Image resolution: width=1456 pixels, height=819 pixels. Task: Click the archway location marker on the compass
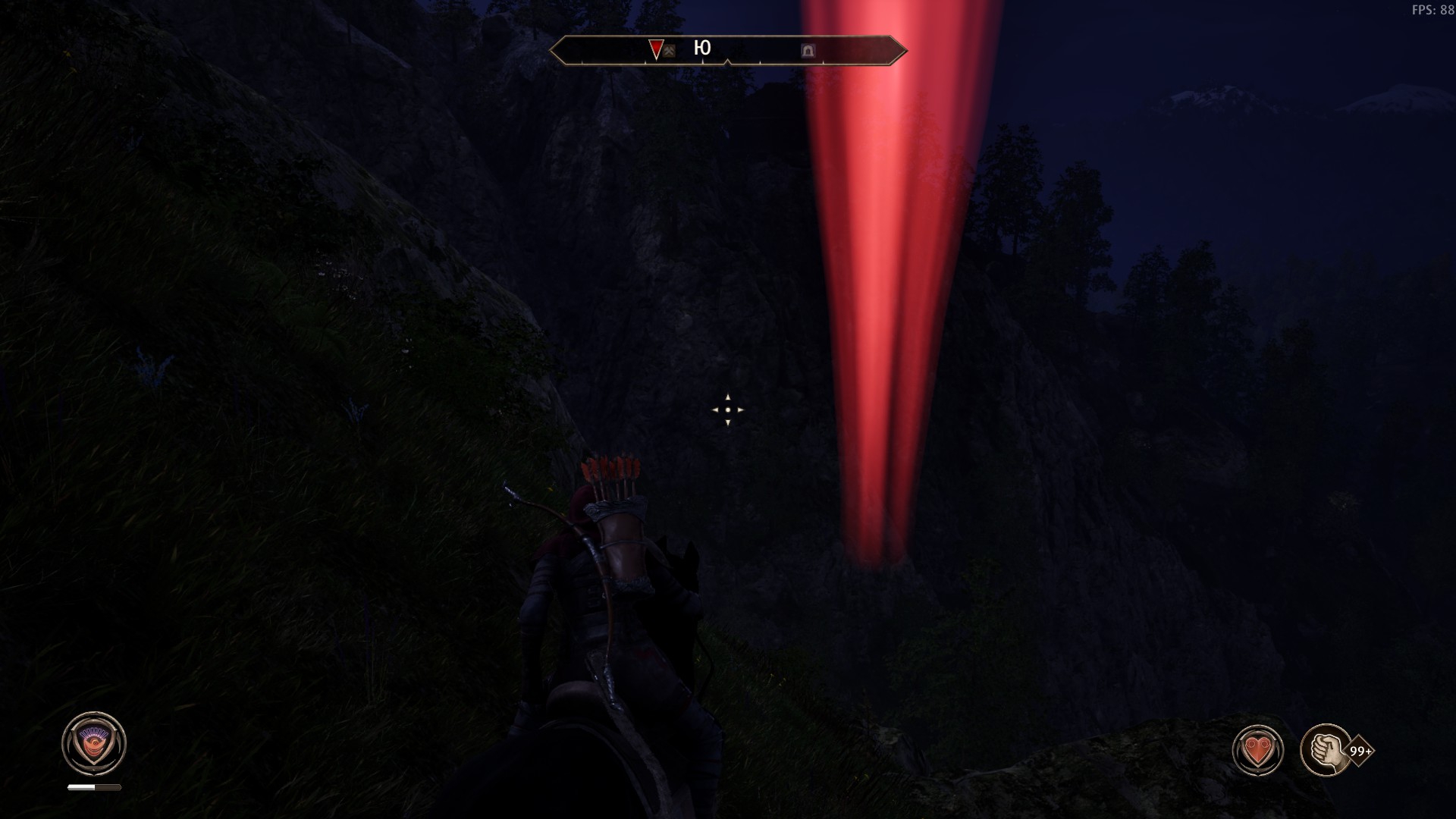coord(808,51)
